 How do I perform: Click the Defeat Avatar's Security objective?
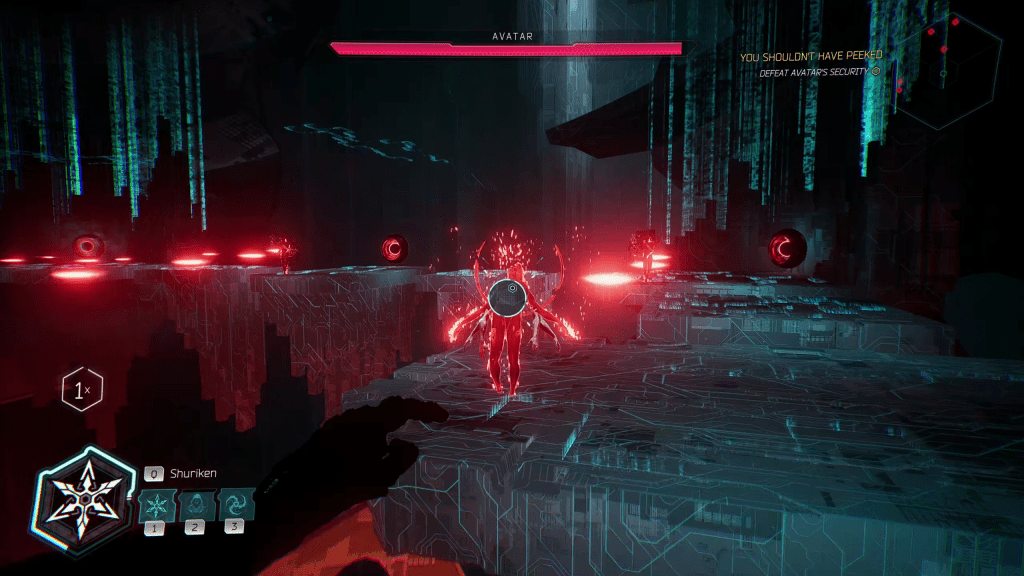(814, 72)
